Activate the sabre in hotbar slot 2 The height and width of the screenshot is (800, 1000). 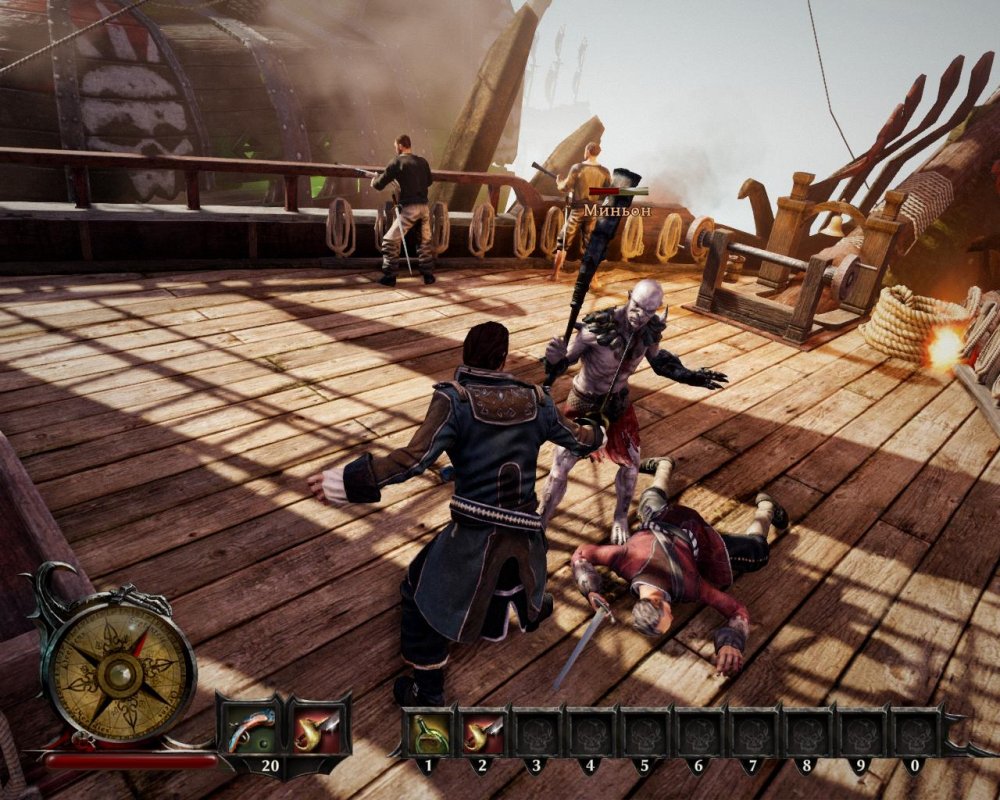pyautogui.click(x=484, y=733)
